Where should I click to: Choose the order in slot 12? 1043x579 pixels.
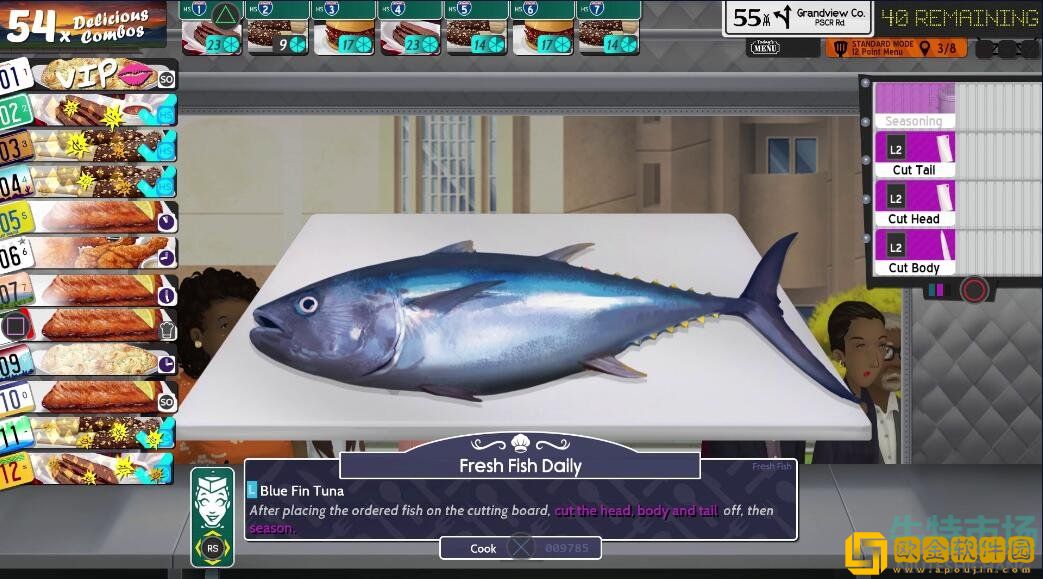click(x=90, y=468)
